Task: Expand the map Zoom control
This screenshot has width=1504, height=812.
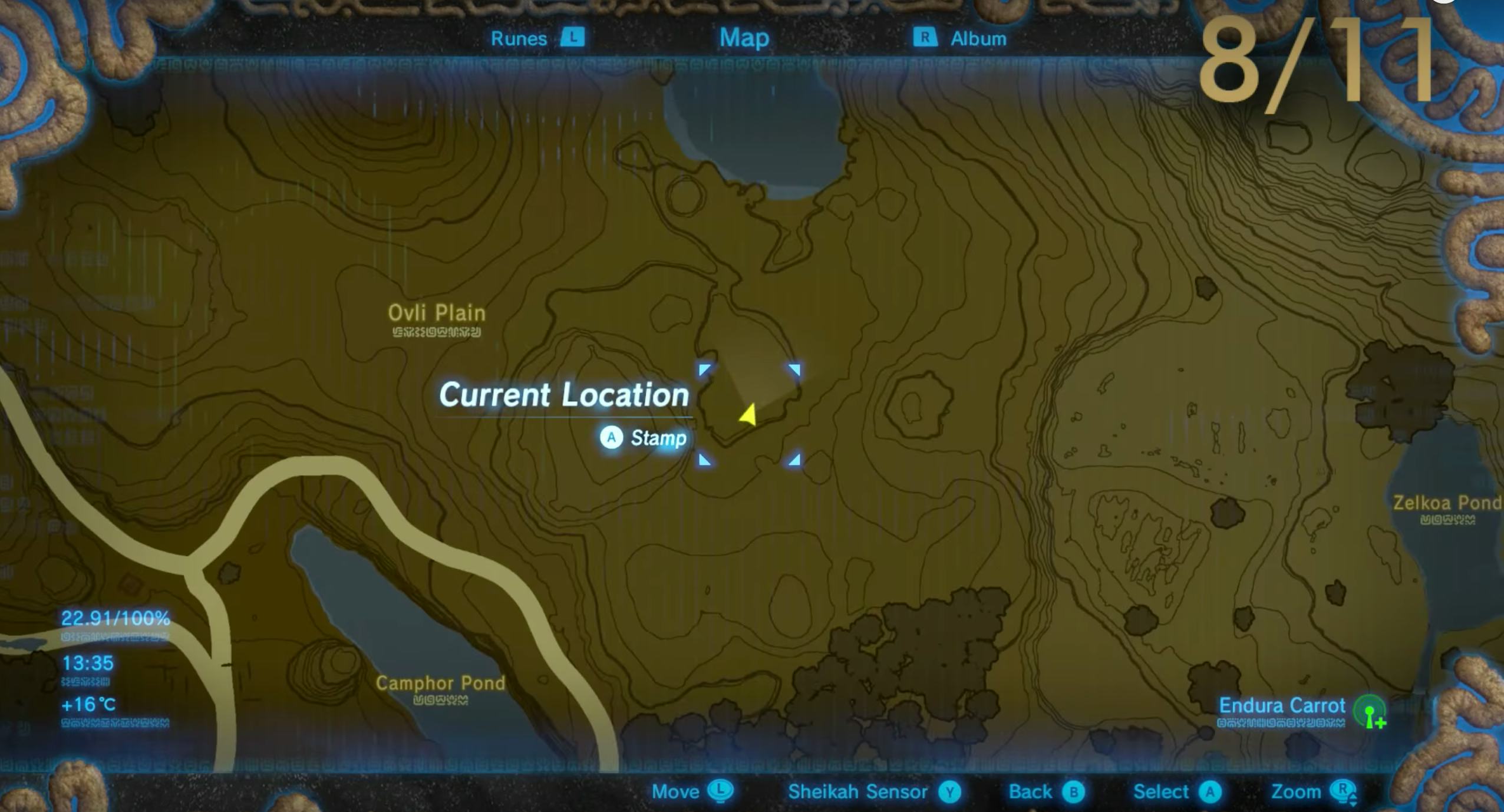Action: (x=1344, y=788)
